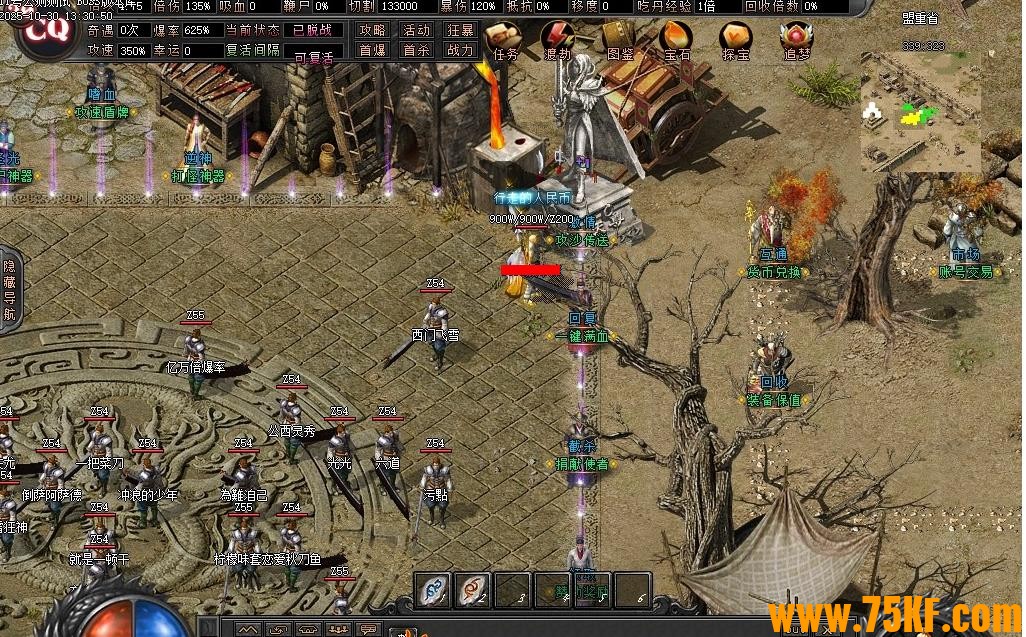Click the 活动 events button
Screen dimensions: 1026x637
point(416,30)
